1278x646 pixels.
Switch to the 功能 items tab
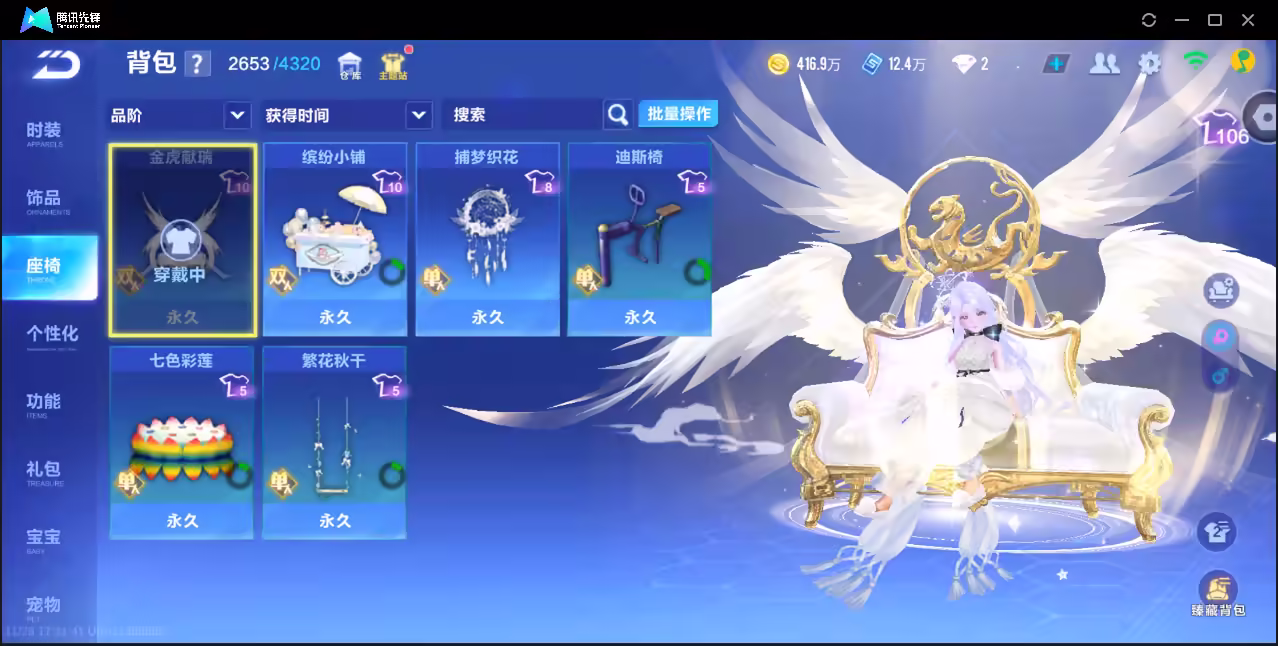click(x=44, y=403)
